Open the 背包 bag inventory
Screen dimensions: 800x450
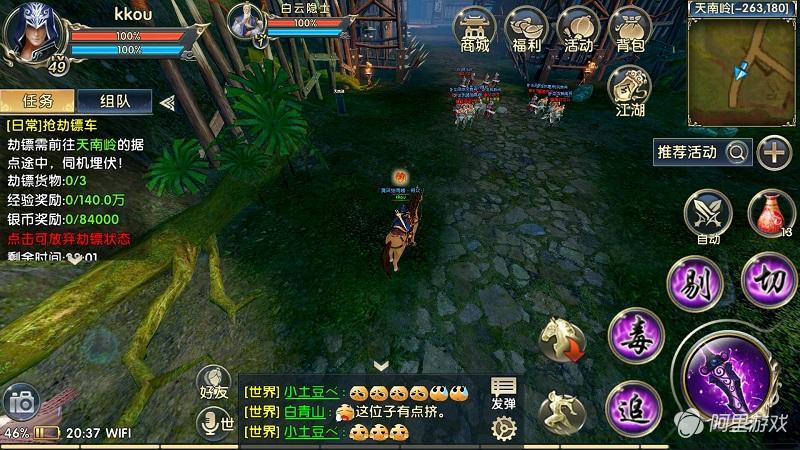[630, 29]
